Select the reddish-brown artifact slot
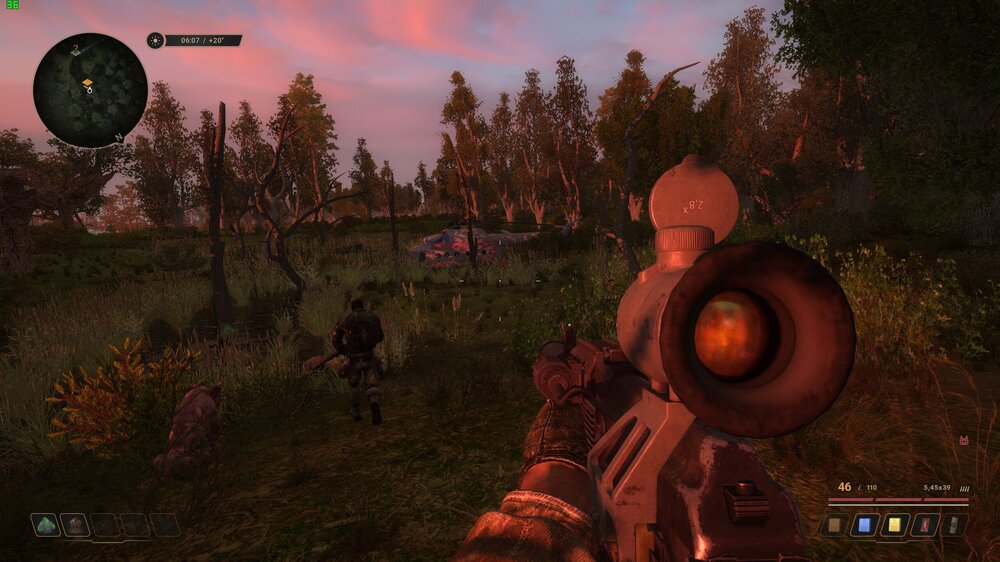The width and height of the screenshot is (1000, 562). tap(75, 524)
